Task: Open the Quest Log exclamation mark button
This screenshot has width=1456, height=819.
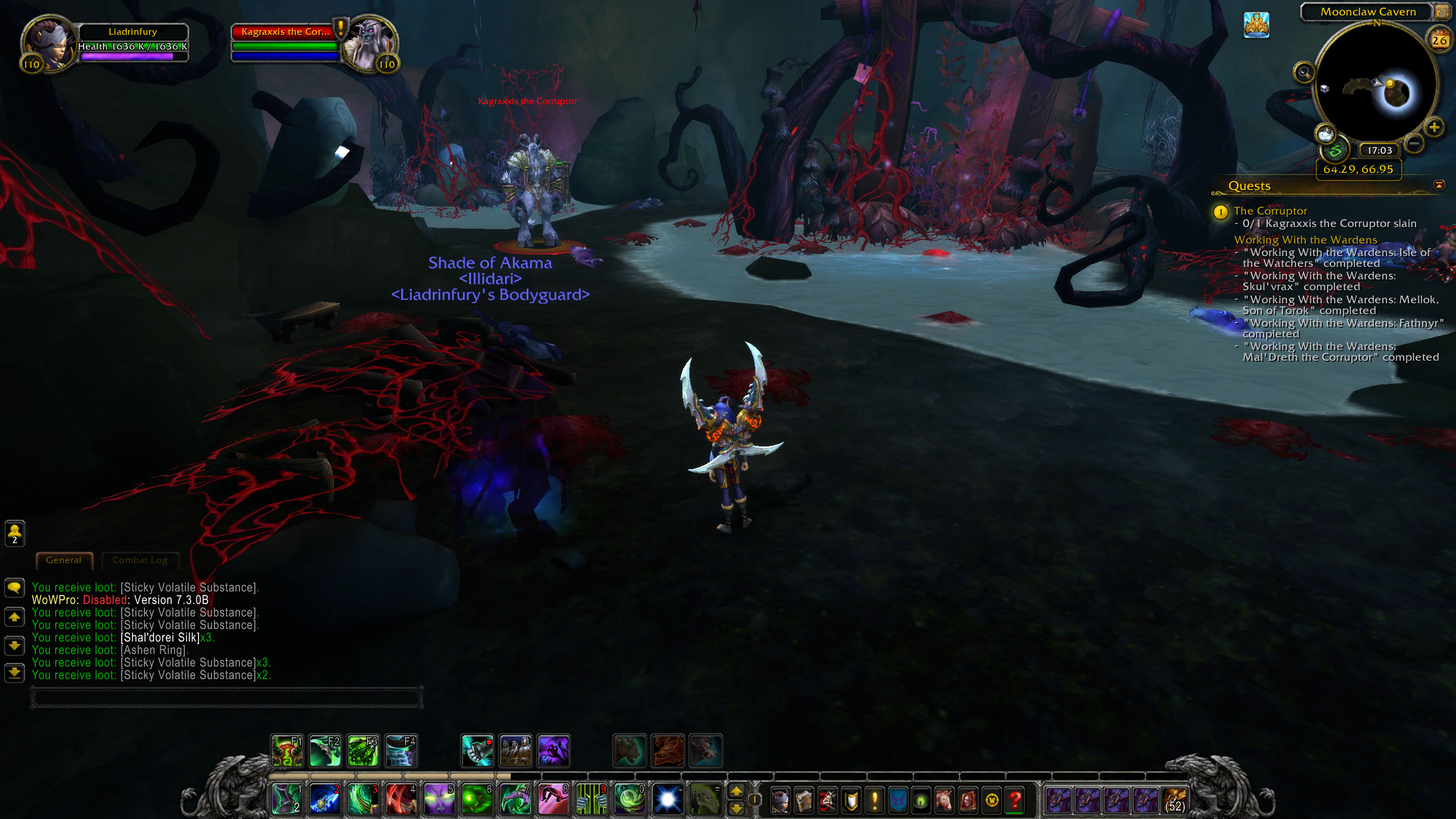Action: click(874, 800)
